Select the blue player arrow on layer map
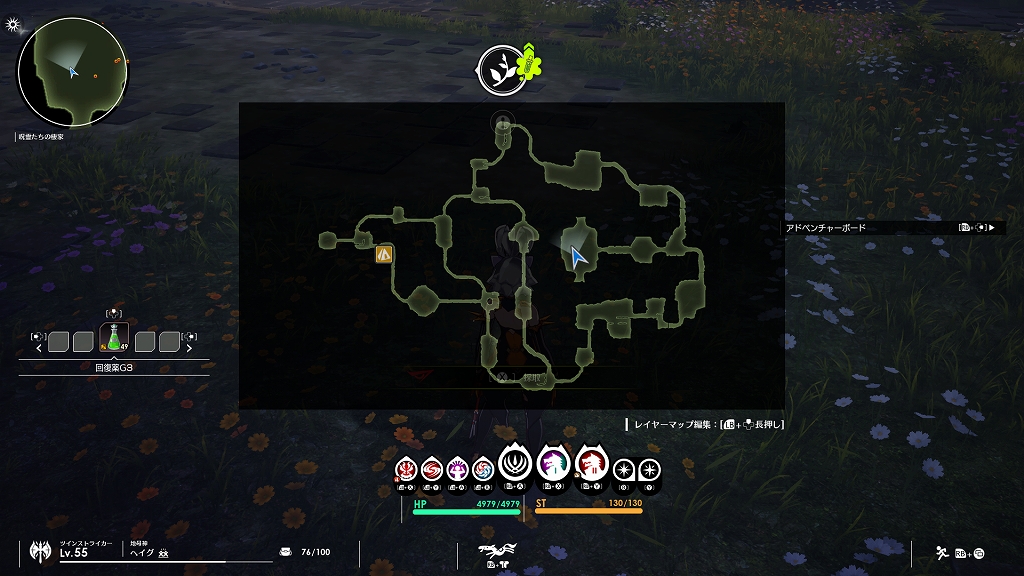This screenshot has height=576, width=1024. (578, 257)
